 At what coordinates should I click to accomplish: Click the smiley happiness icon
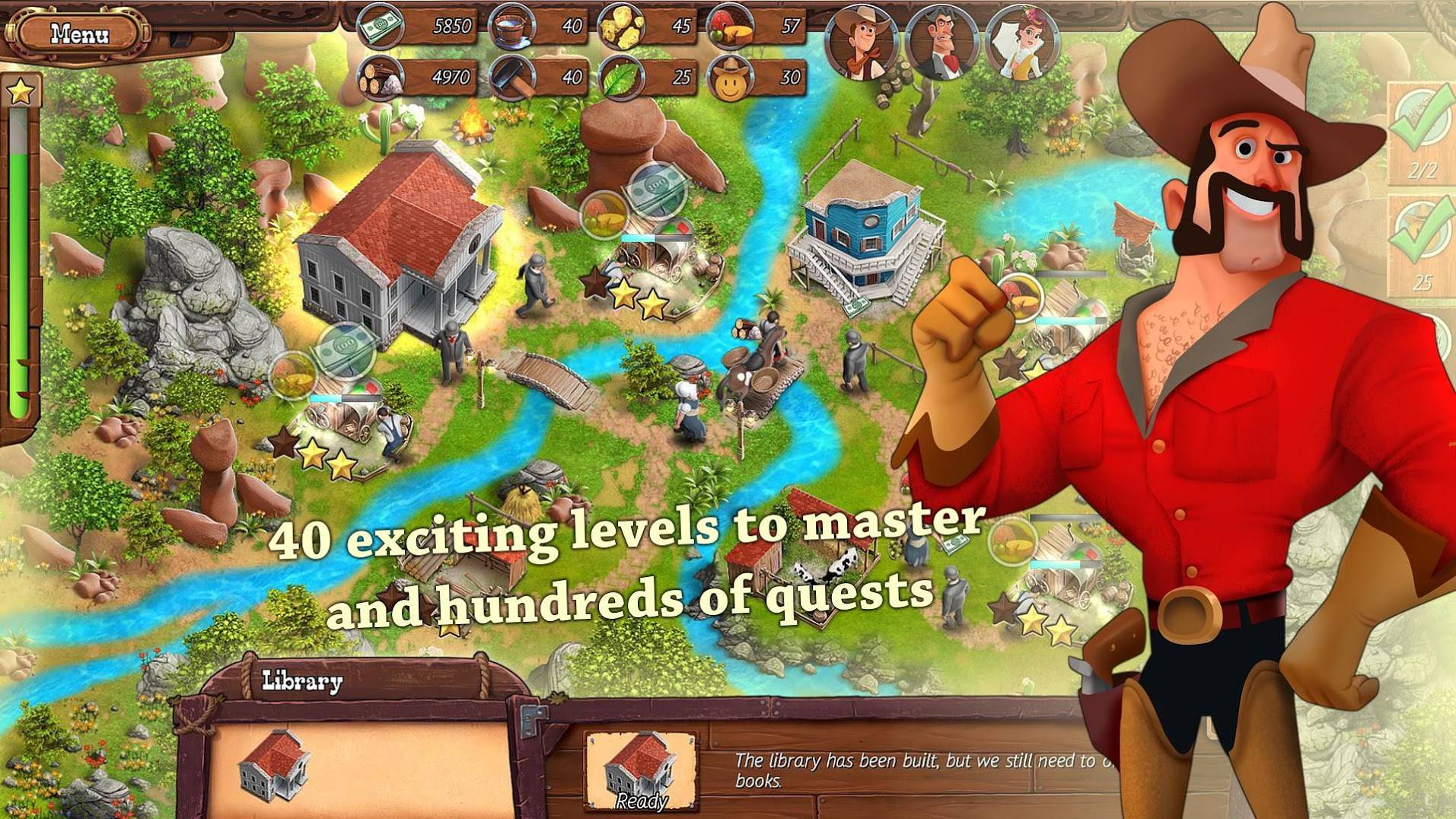click(x=731, y=77)
